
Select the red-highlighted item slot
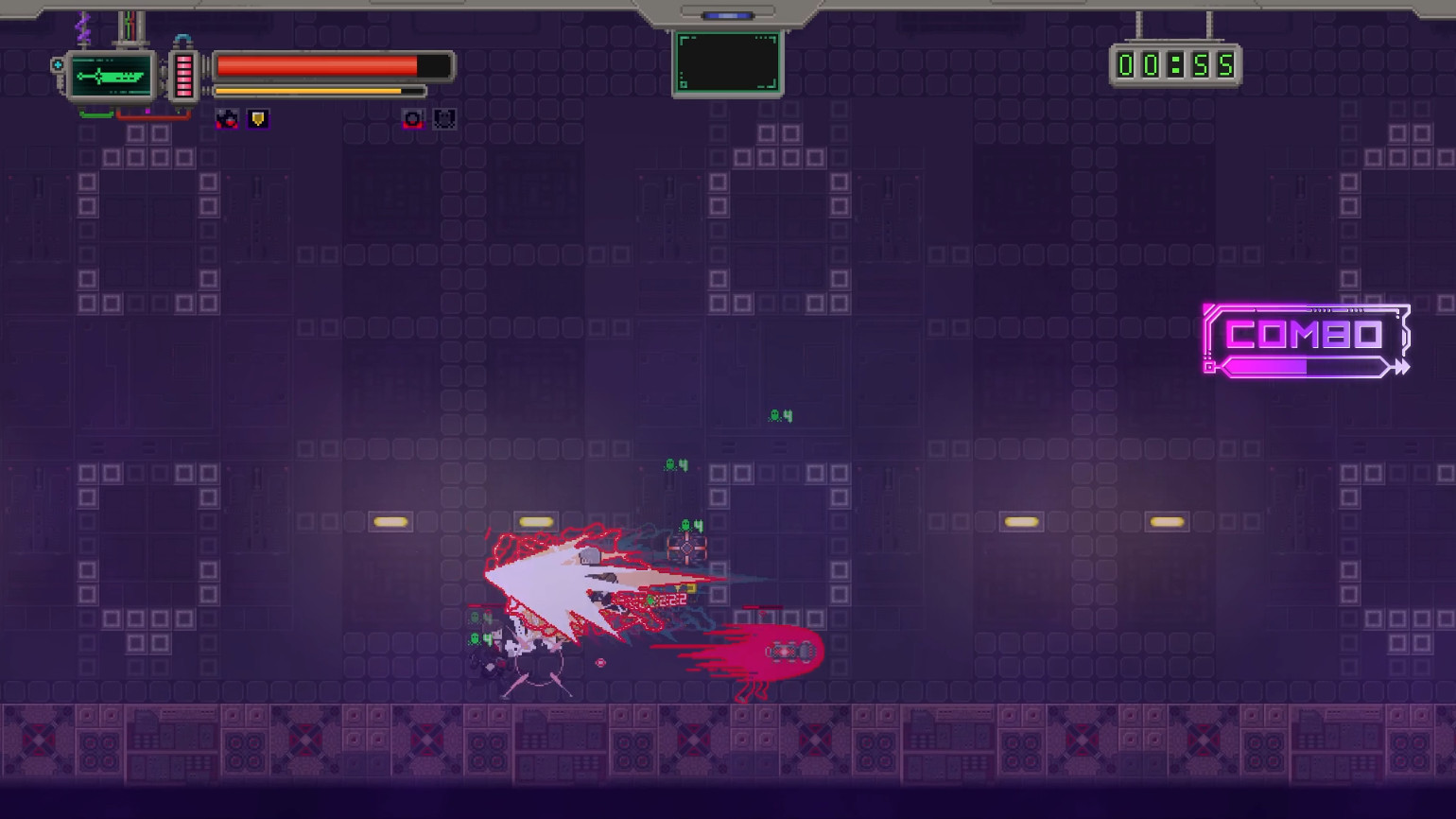(x=412, y=118)
